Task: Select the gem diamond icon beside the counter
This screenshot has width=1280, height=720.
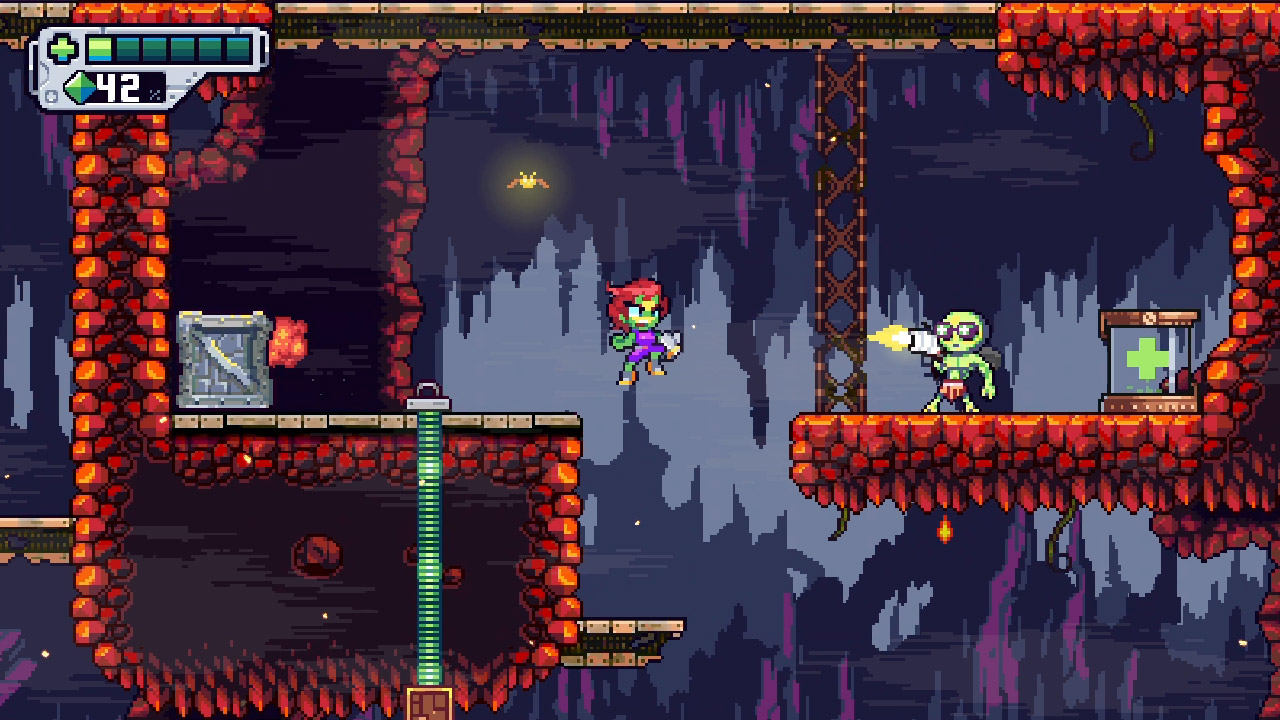Action: coord(80,88)
